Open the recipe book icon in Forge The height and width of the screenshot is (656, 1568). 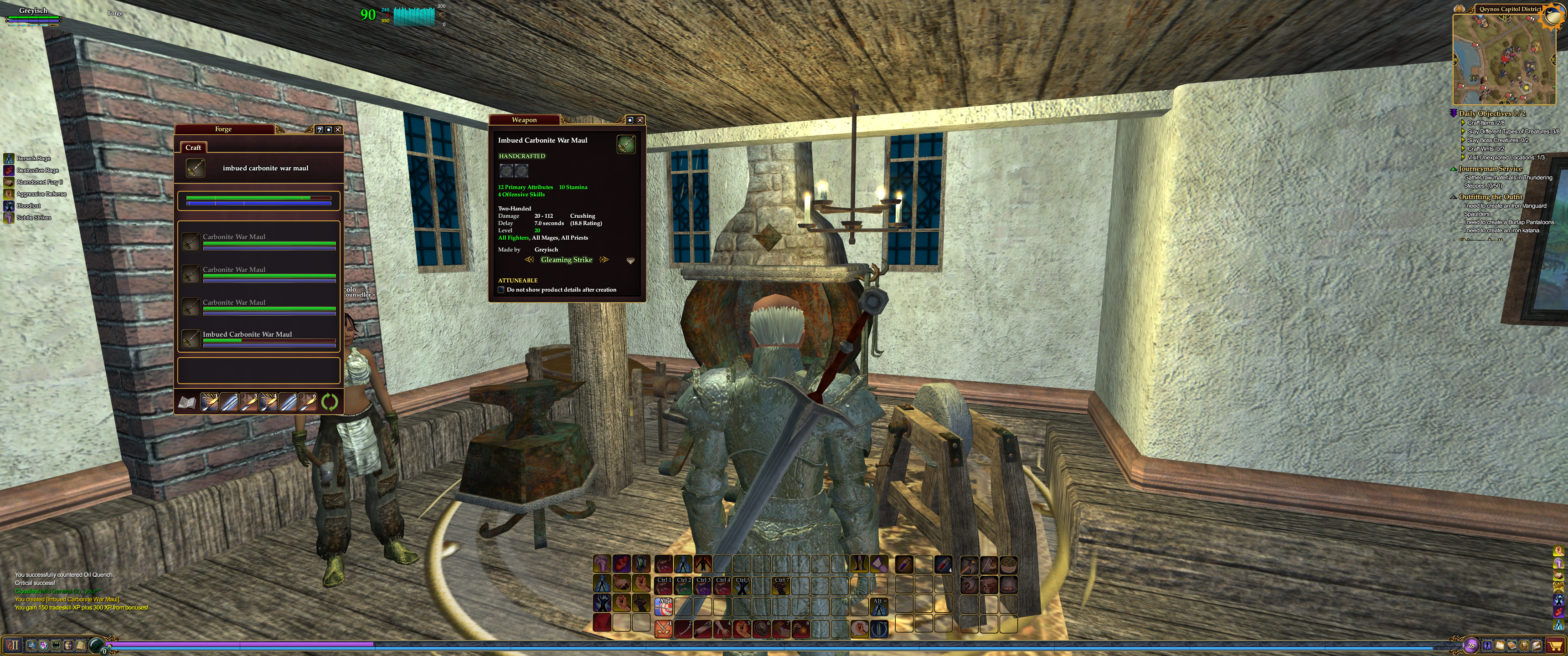pyautogui.click(x=187, y=402)
